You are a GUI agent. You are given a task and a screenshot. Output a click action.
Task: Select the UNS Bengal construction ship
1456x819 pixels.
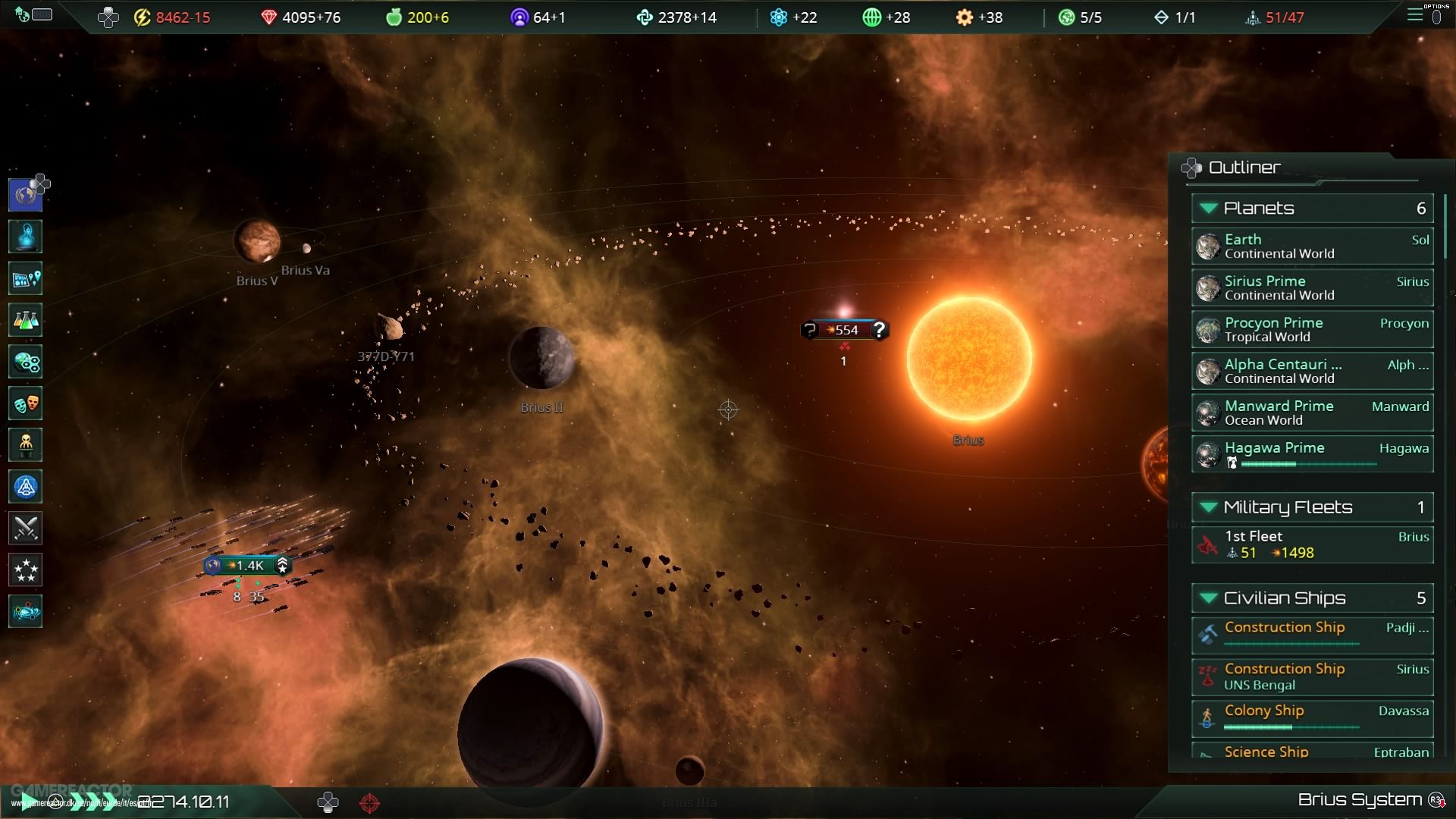1312,676
